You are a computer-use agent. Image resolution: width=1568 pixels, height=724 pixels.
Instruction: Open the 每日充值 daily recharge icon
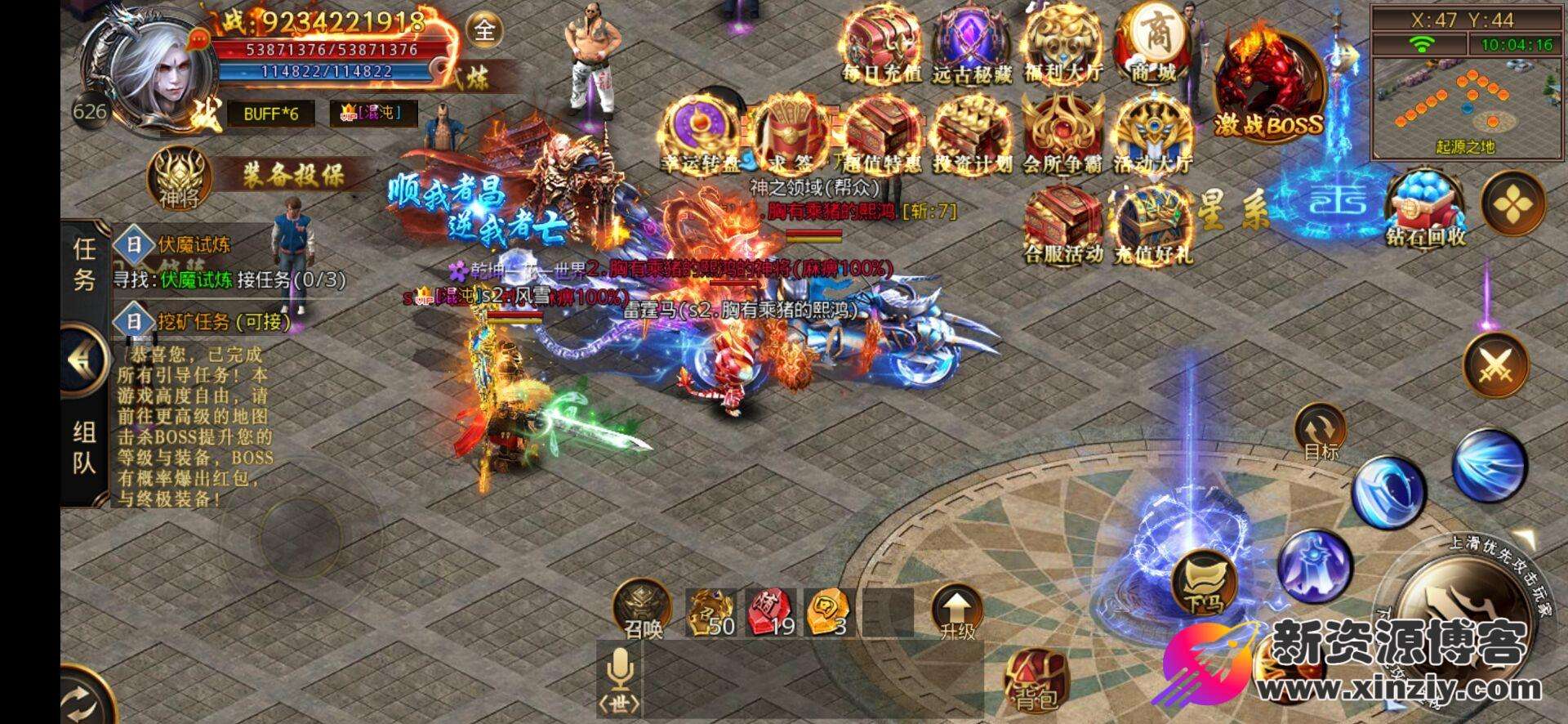point(881,44)
